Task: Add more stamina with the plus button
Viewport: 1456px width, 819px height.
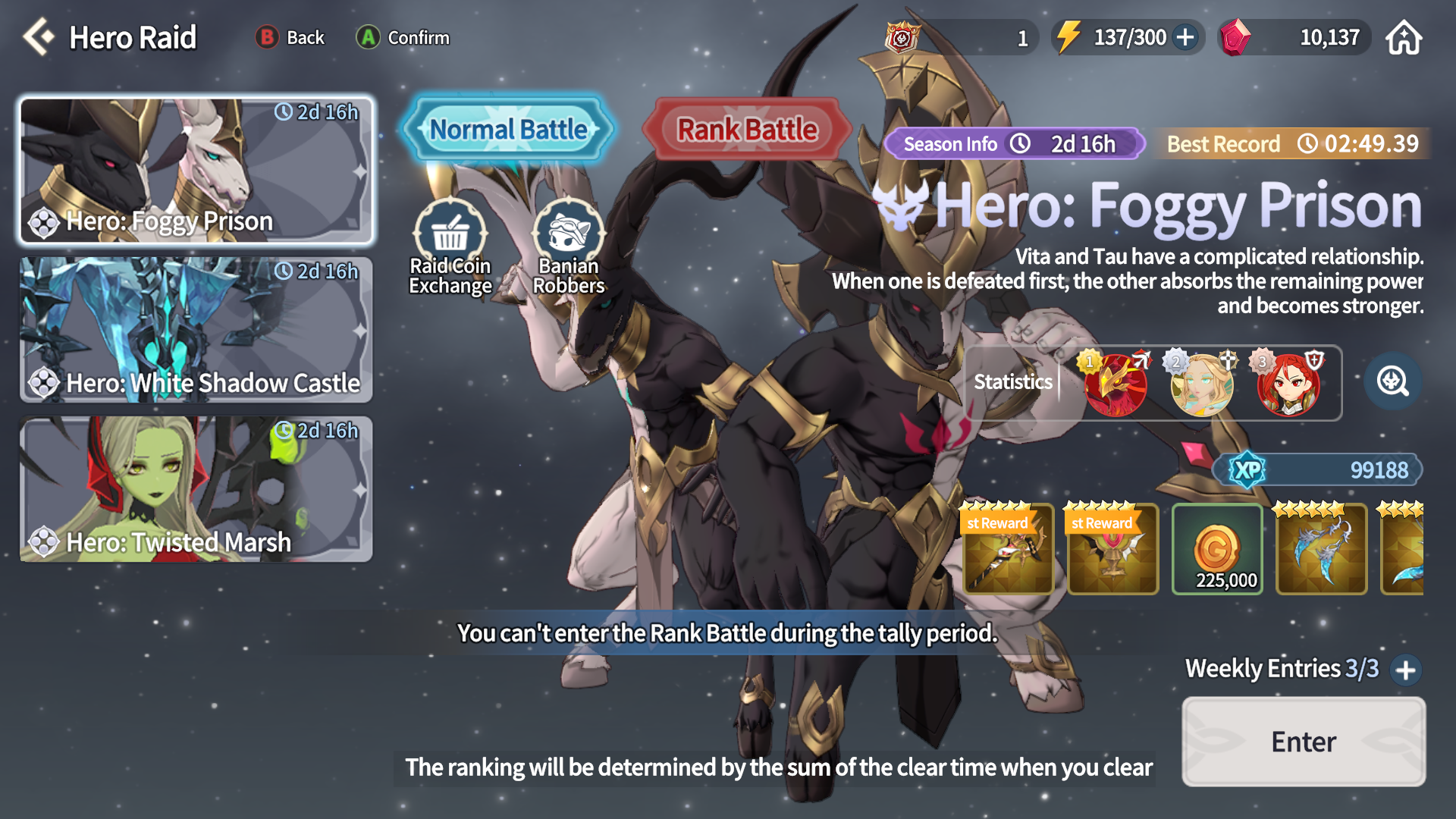Action: point(1185,37)
